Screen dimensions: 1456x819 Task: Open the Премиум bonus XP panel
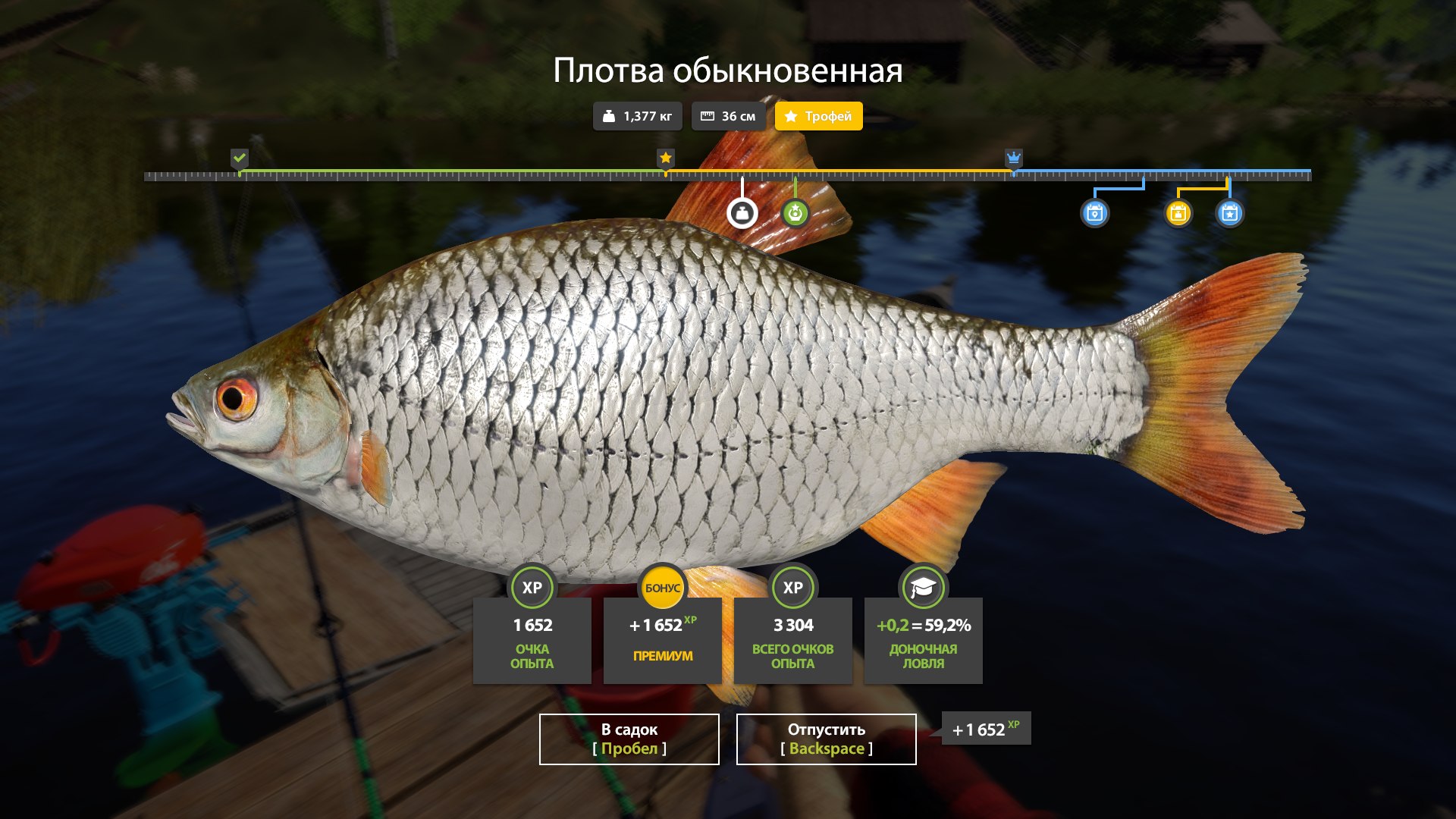662,639
